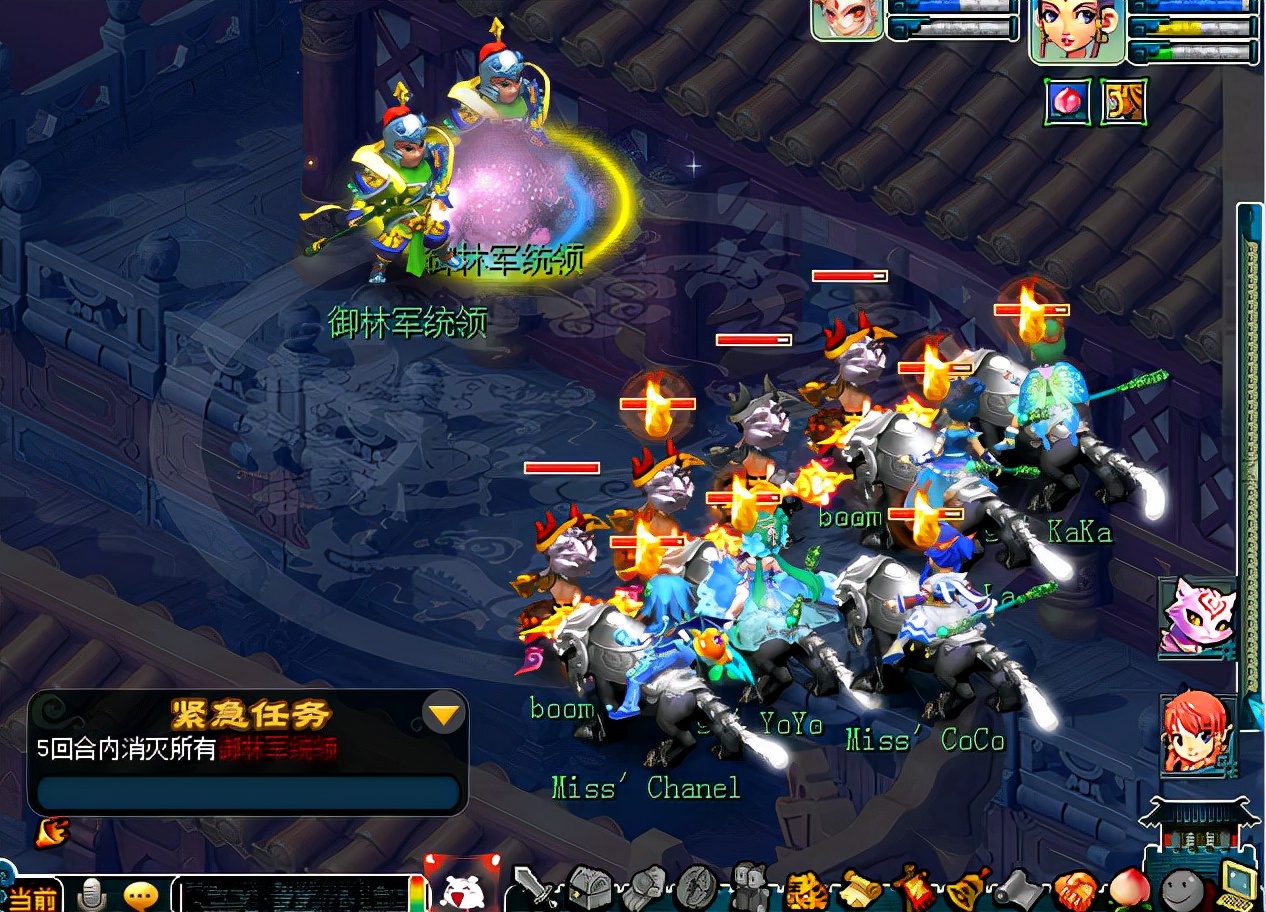Open the sword attack icon in toolbar
The image size is (1266, 912).
click(x=532, y=887)
